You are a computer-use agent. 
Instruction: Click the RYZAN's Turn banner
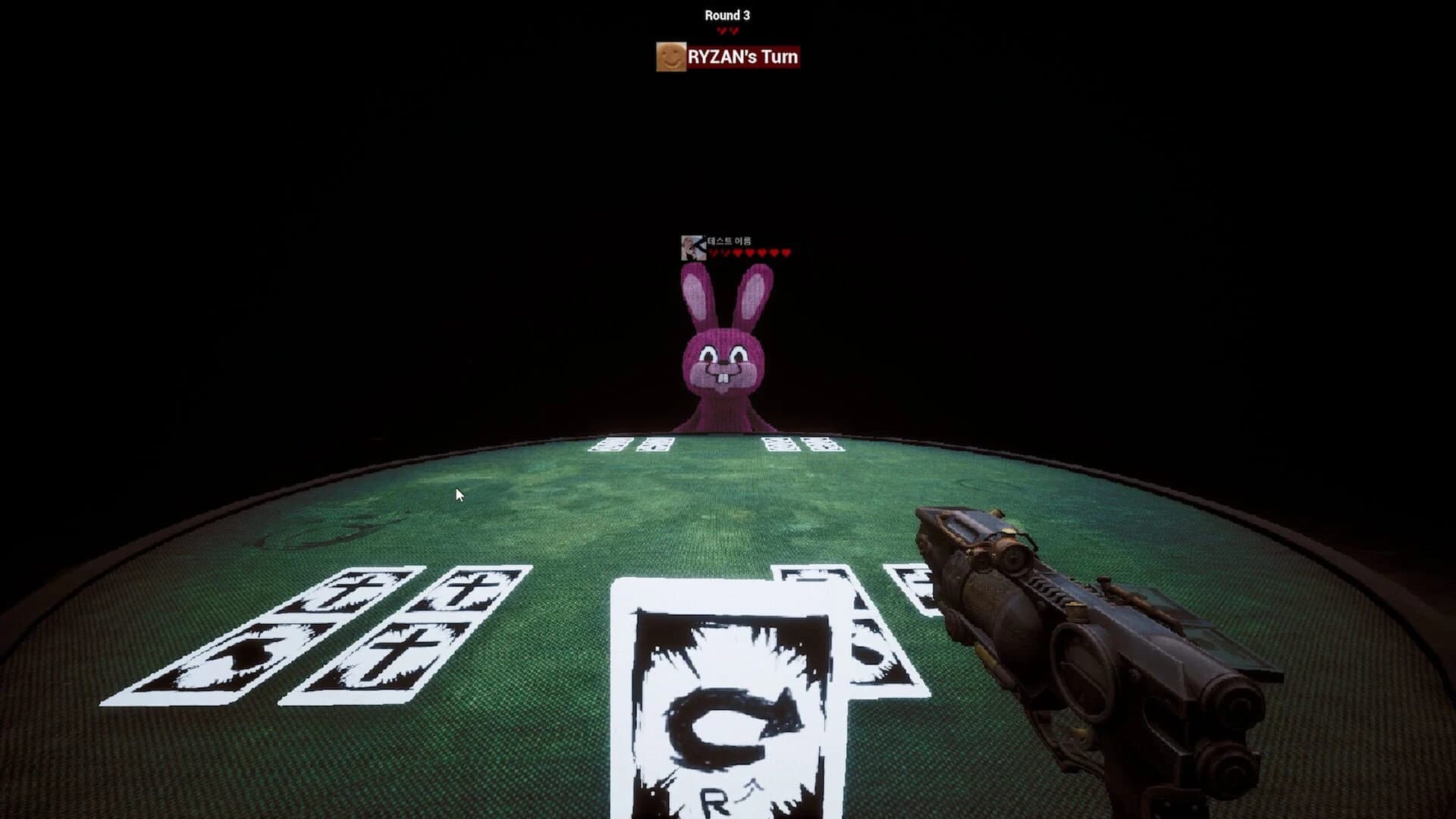coord(742,57)
